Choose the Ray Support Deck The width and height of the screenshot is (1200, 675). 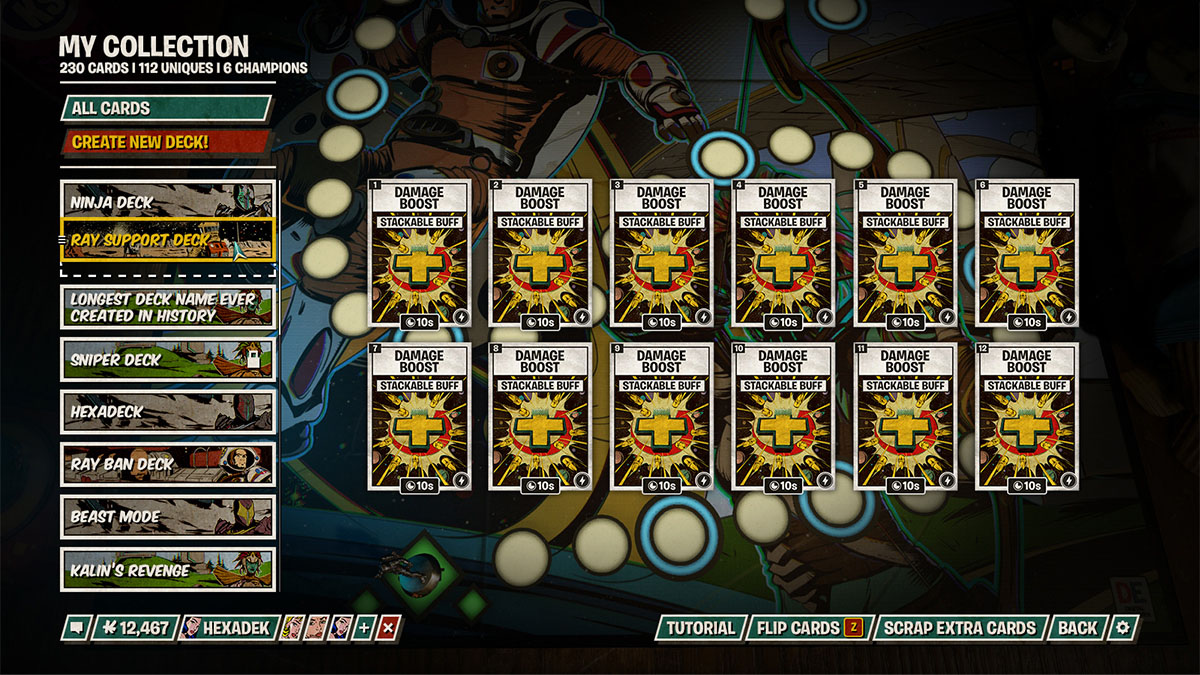pos(167,239)
